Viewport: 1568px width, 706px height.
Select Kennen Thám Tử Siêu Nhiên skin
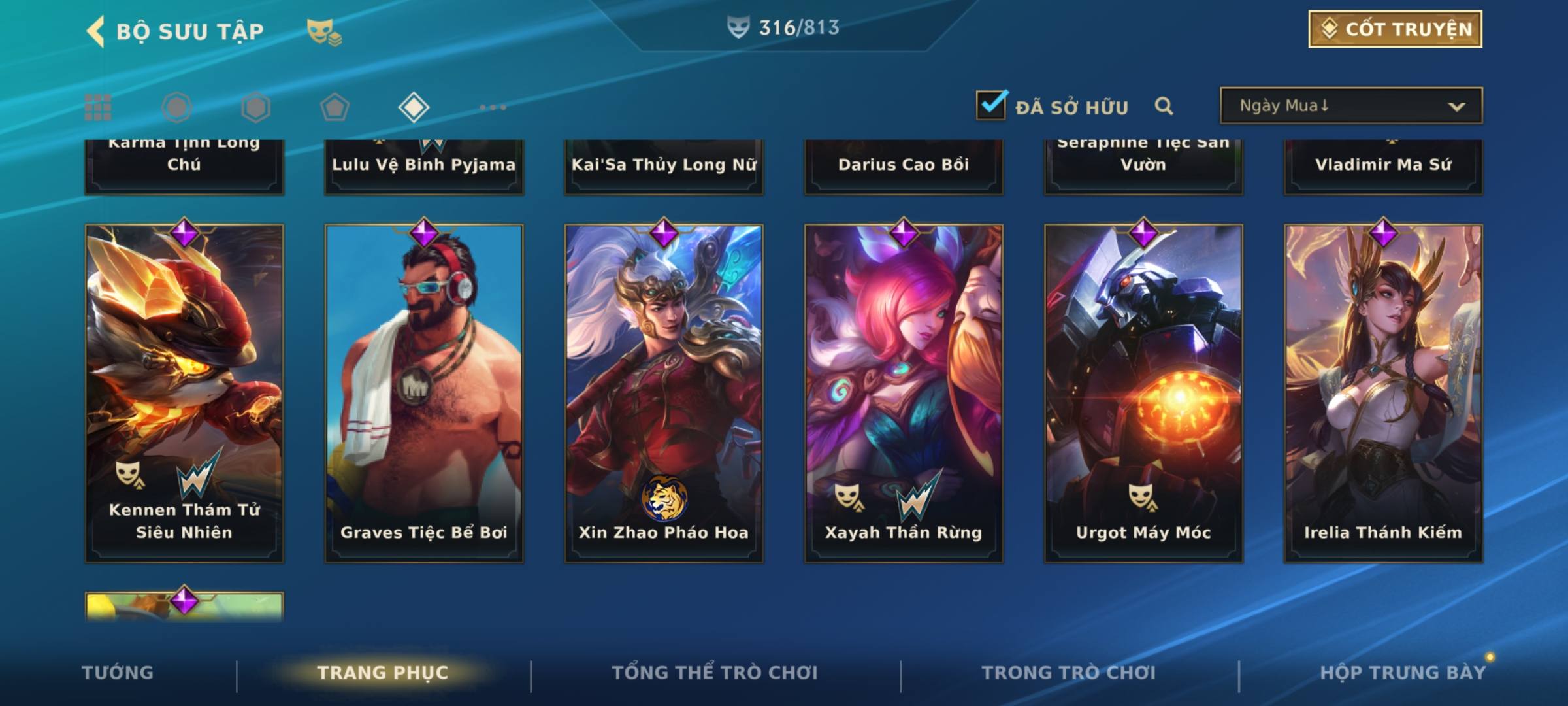point(184,392)
